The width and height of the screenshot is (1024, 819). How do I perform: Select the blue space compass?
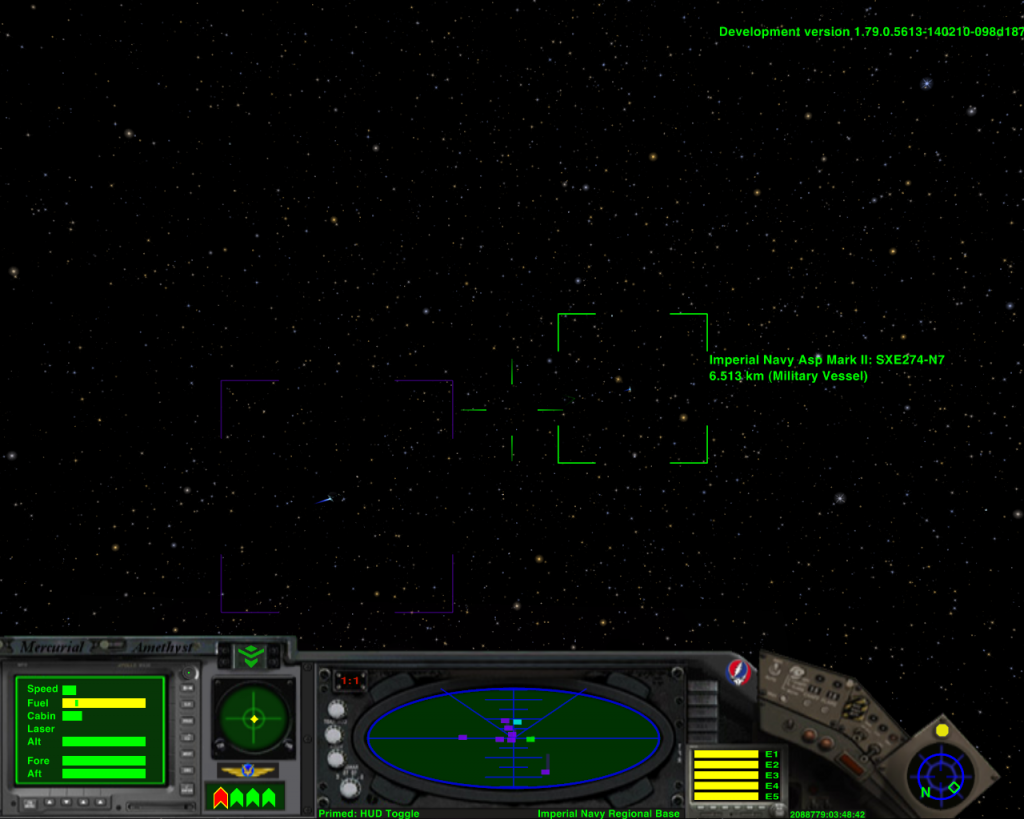point(940,773)
